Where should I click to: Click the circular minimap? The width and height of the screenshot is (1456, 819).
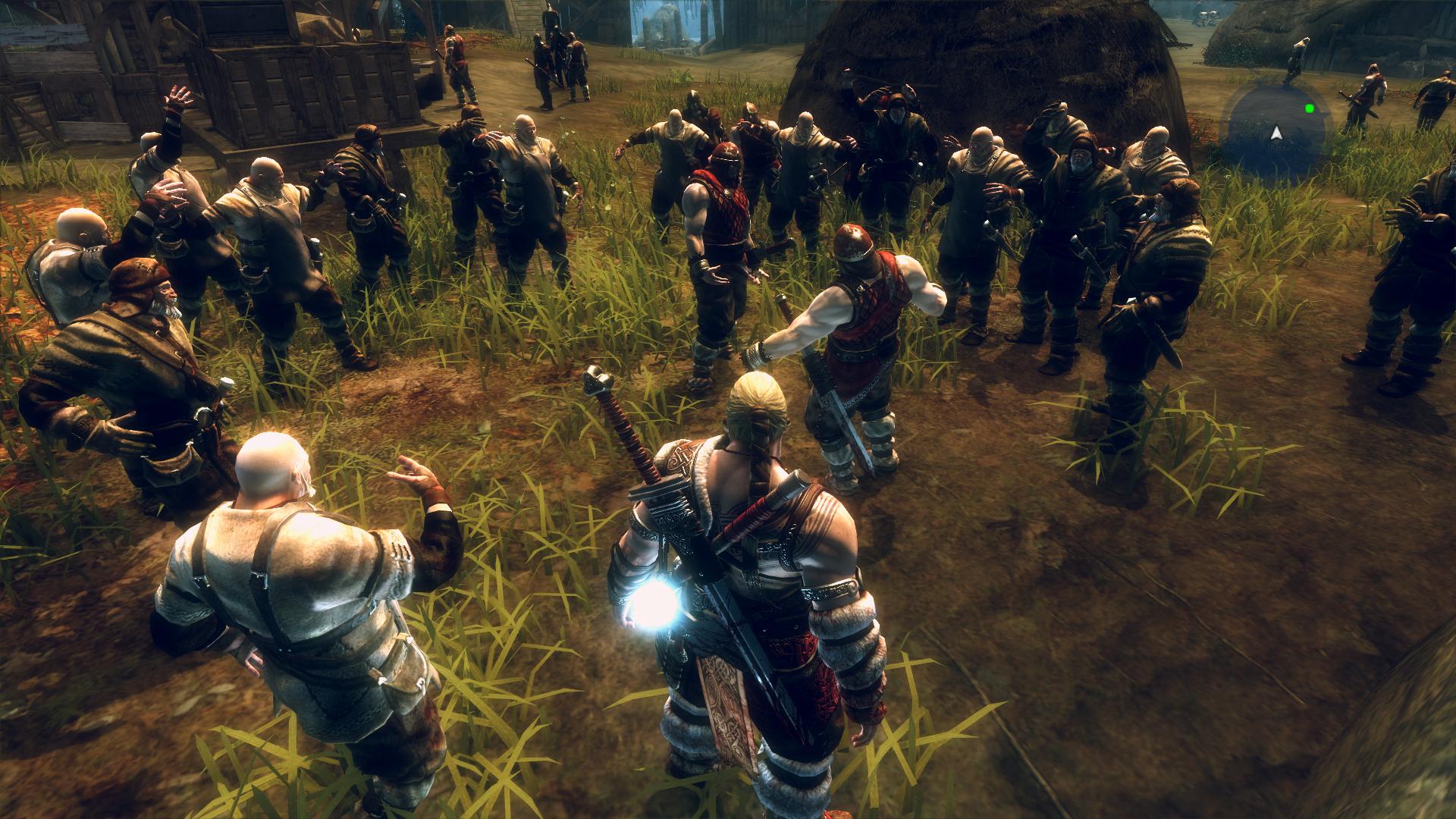[x=1276, y=127]
